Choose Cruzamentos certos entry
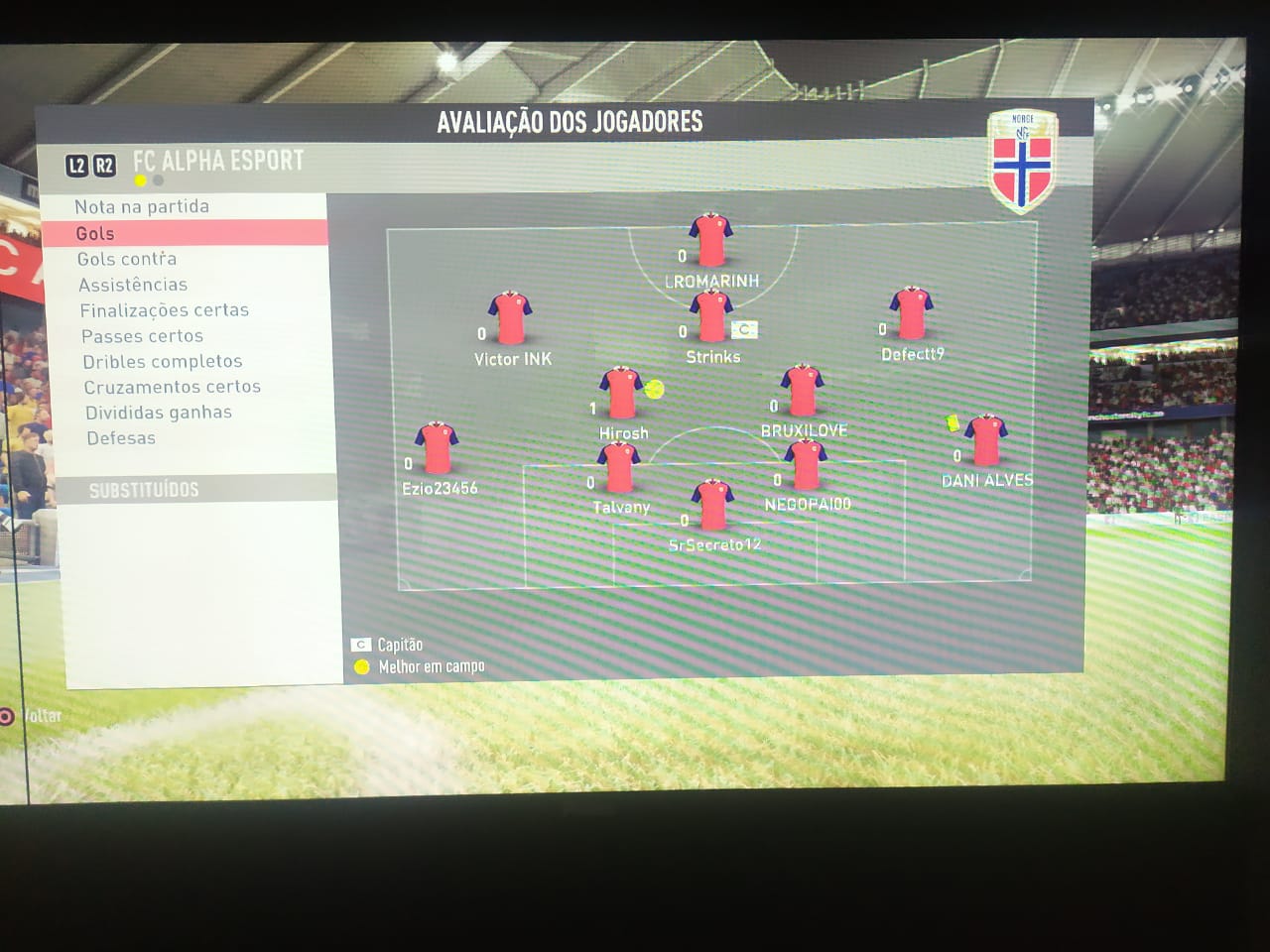 [172, 387]
